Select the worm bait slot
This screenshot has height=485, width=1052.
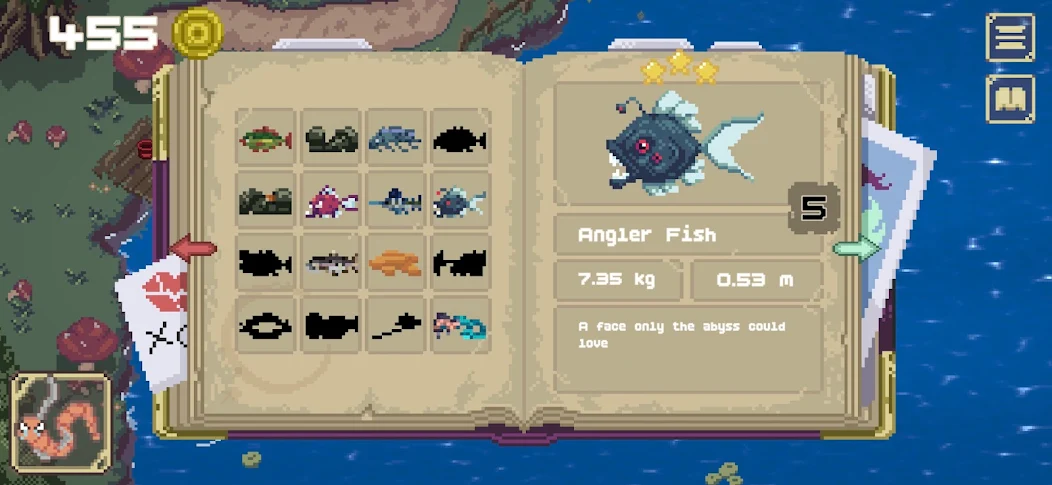tap(62, 424)
